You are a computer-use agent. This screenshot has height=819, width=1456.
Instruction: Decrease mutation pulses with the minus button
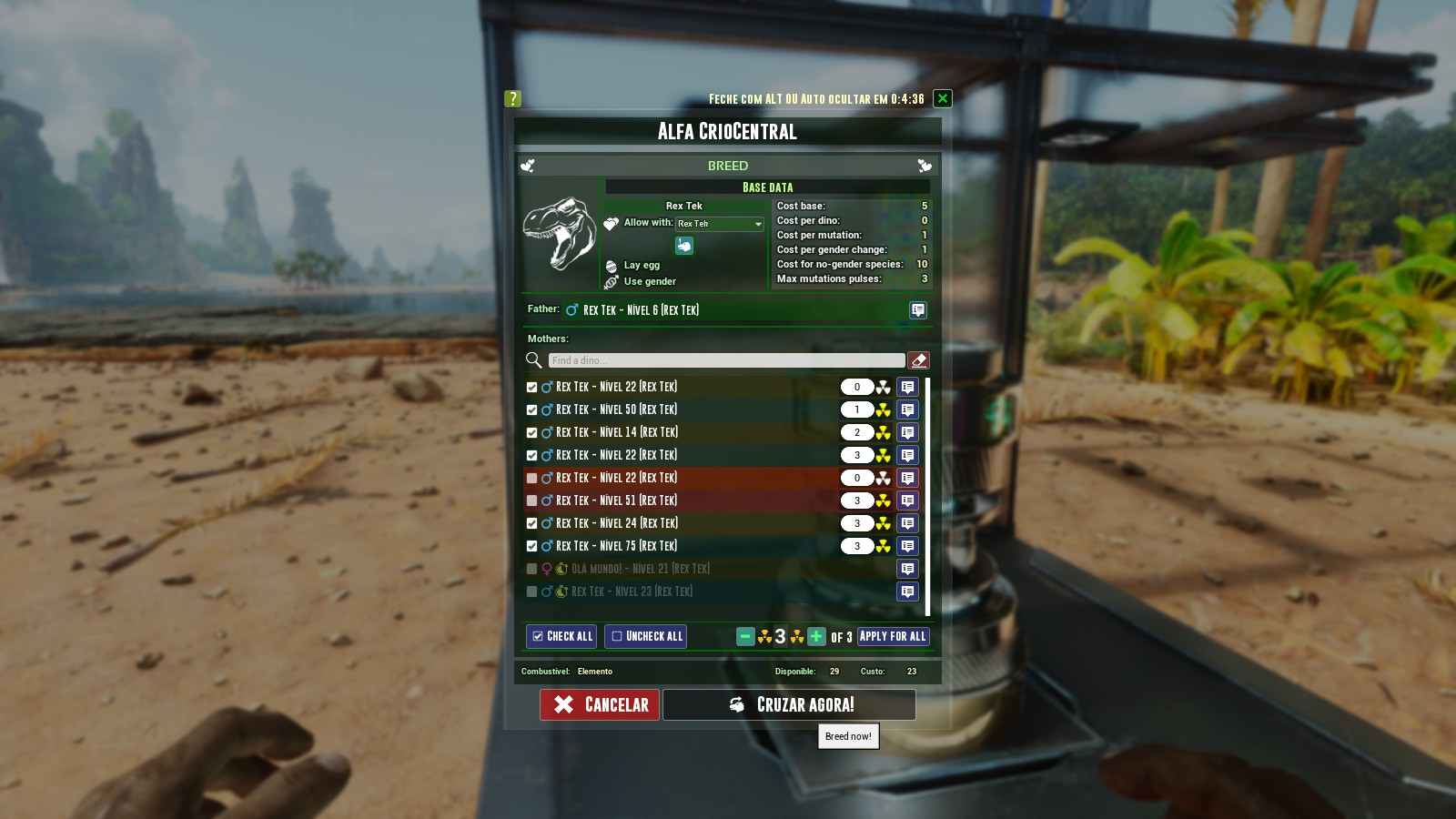coord(745,636)
